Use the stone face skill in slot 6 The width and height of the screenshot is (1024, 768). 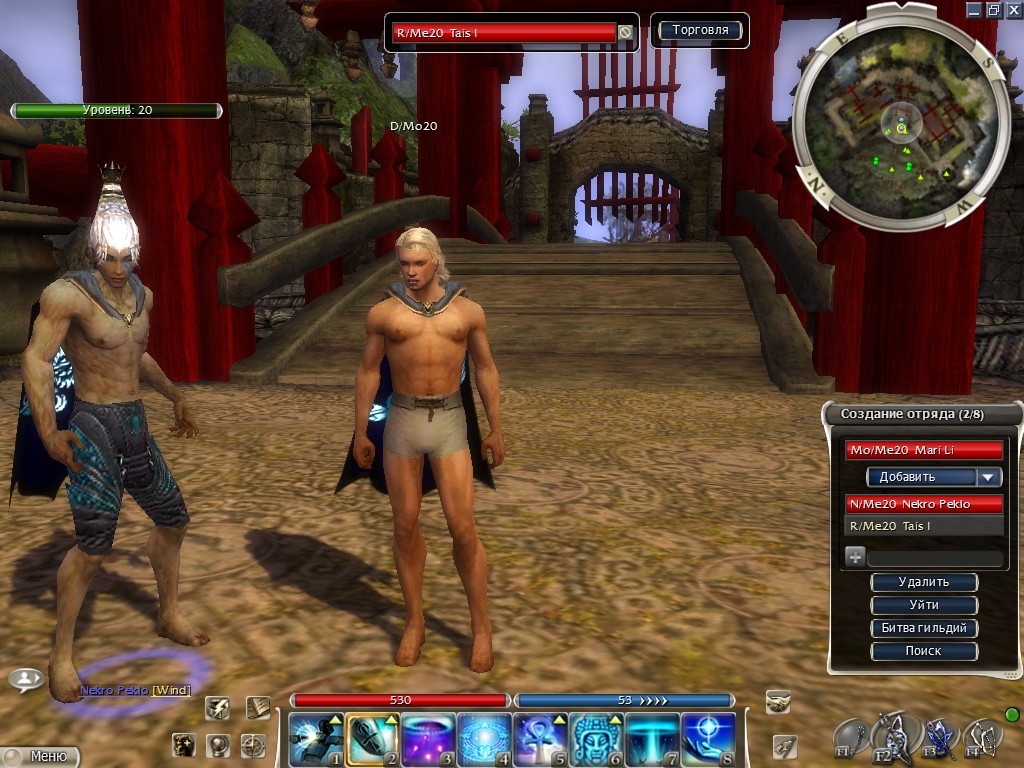coord(597,739)
